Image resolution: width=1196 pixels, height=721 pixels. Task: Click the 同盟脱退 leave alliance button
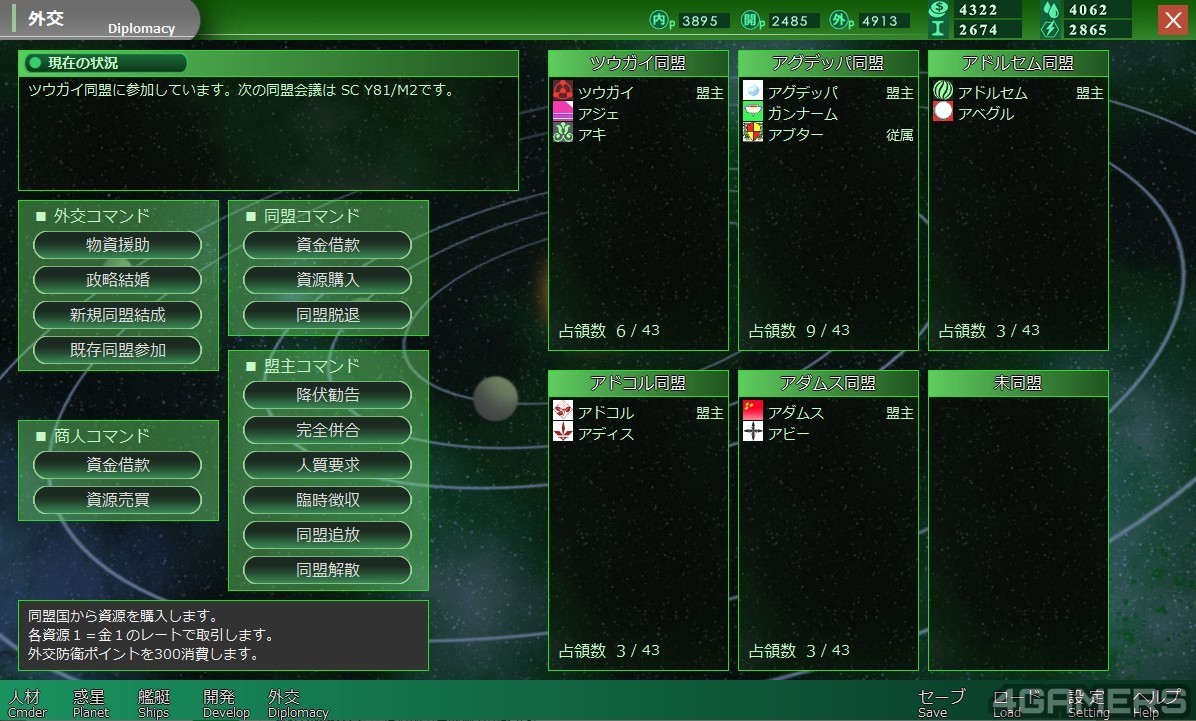tap(328, 315)
